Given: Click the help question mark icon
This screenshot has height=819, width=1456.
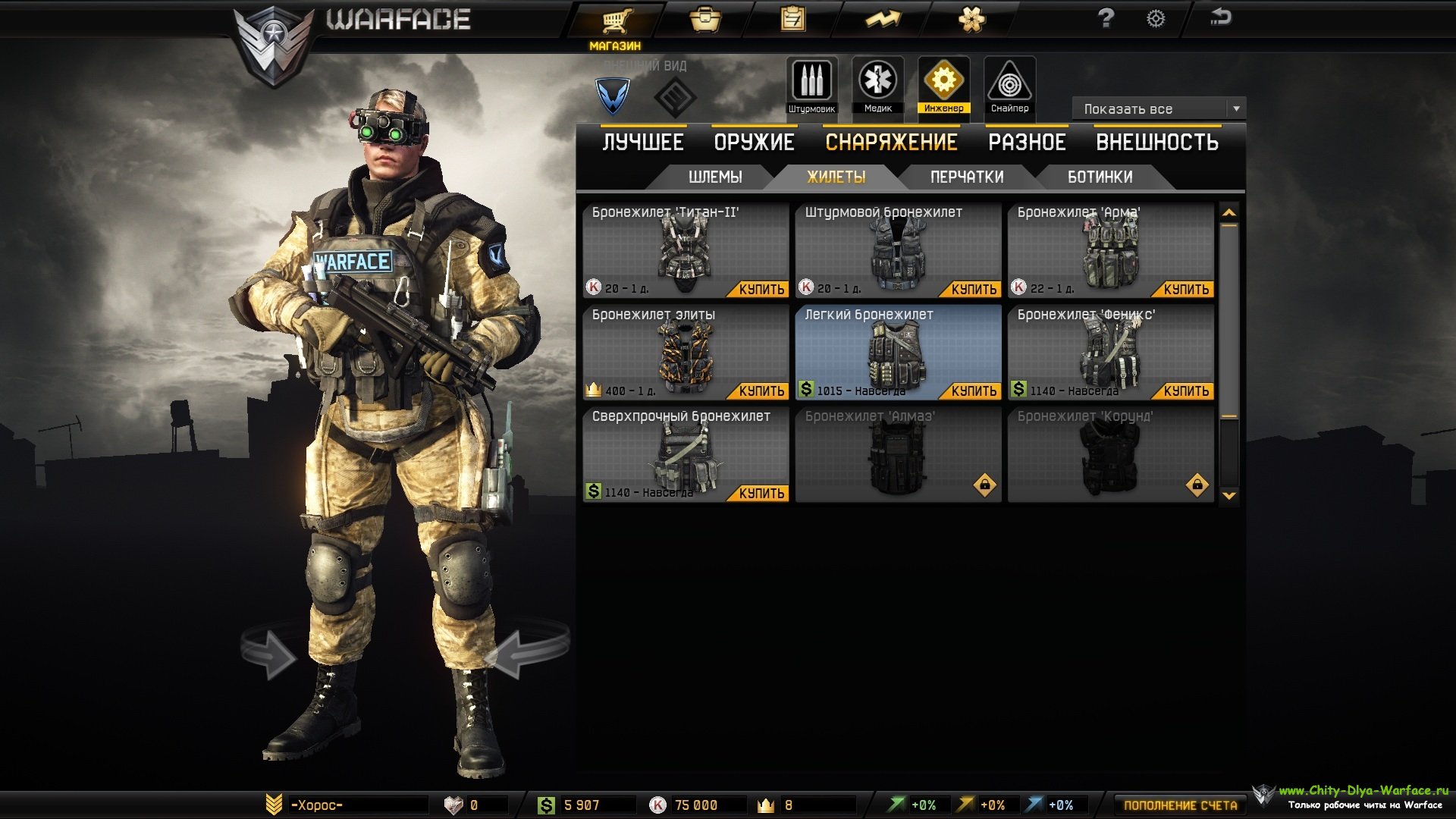Looking at the screenshot, I should tap(1106, 19).
